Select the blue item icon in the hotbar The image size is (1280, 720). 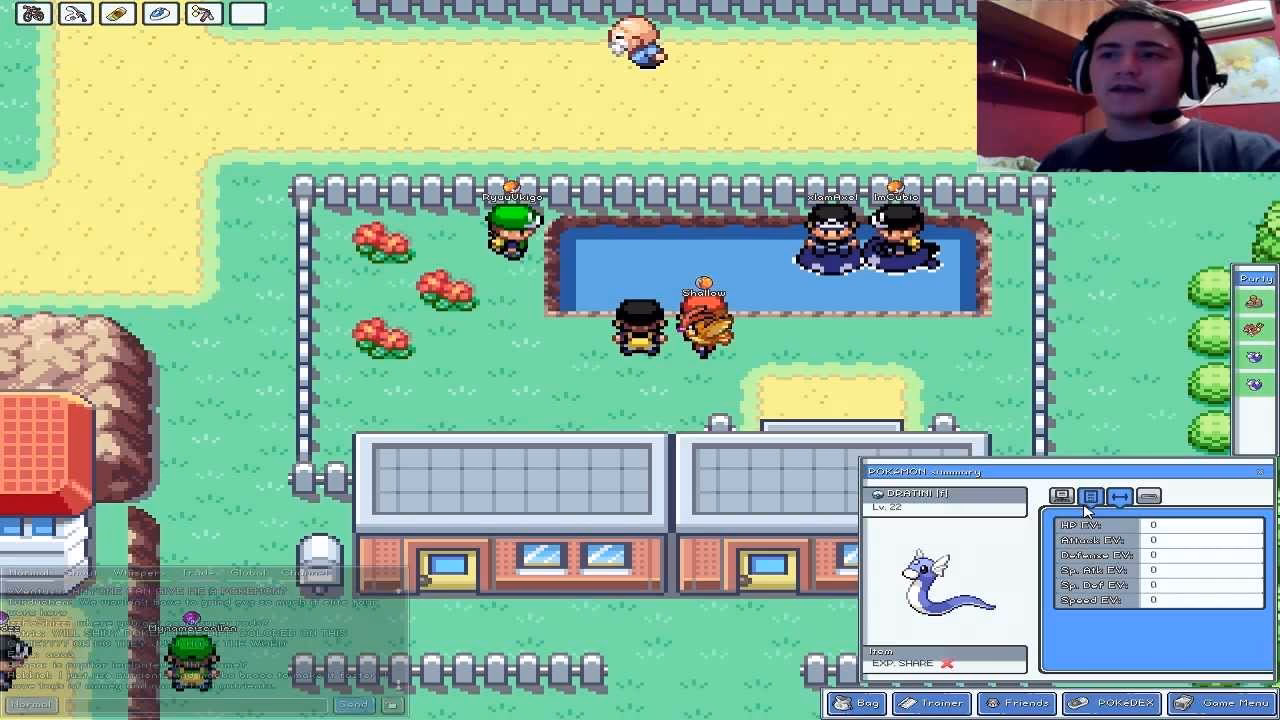pyautogui.click(x=159, y=14)
